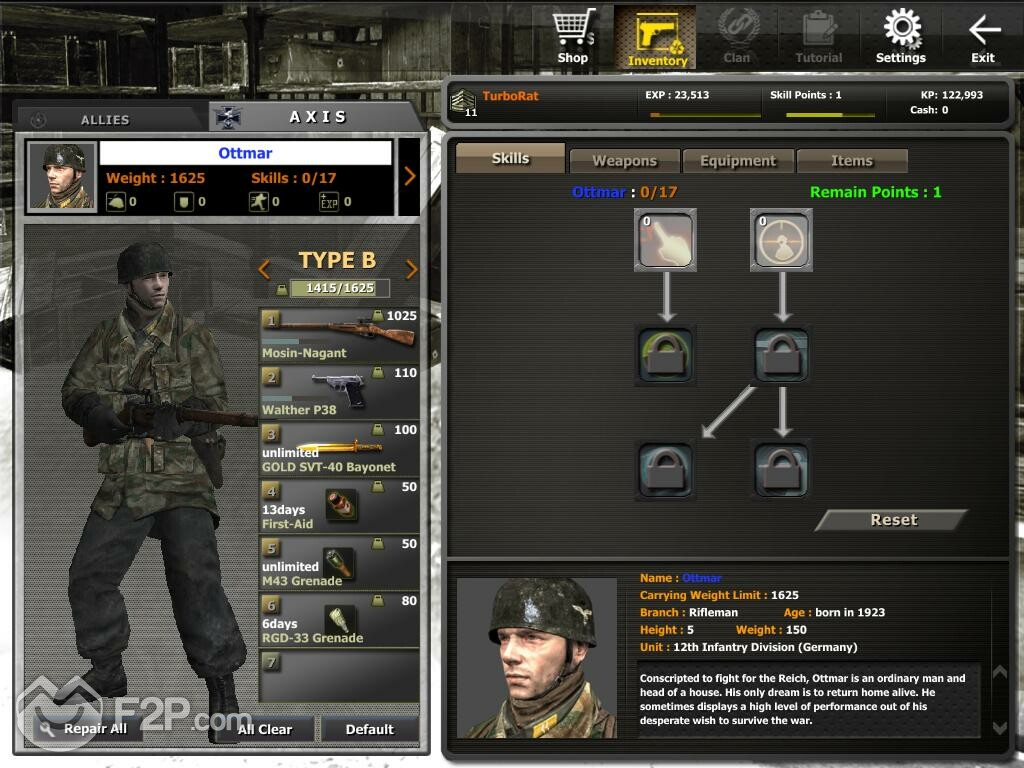The width and height of the screenshot is (1024, 768).
Task: Choose the RGD-33 Grenade slot
Action: [x=339, y=620]
